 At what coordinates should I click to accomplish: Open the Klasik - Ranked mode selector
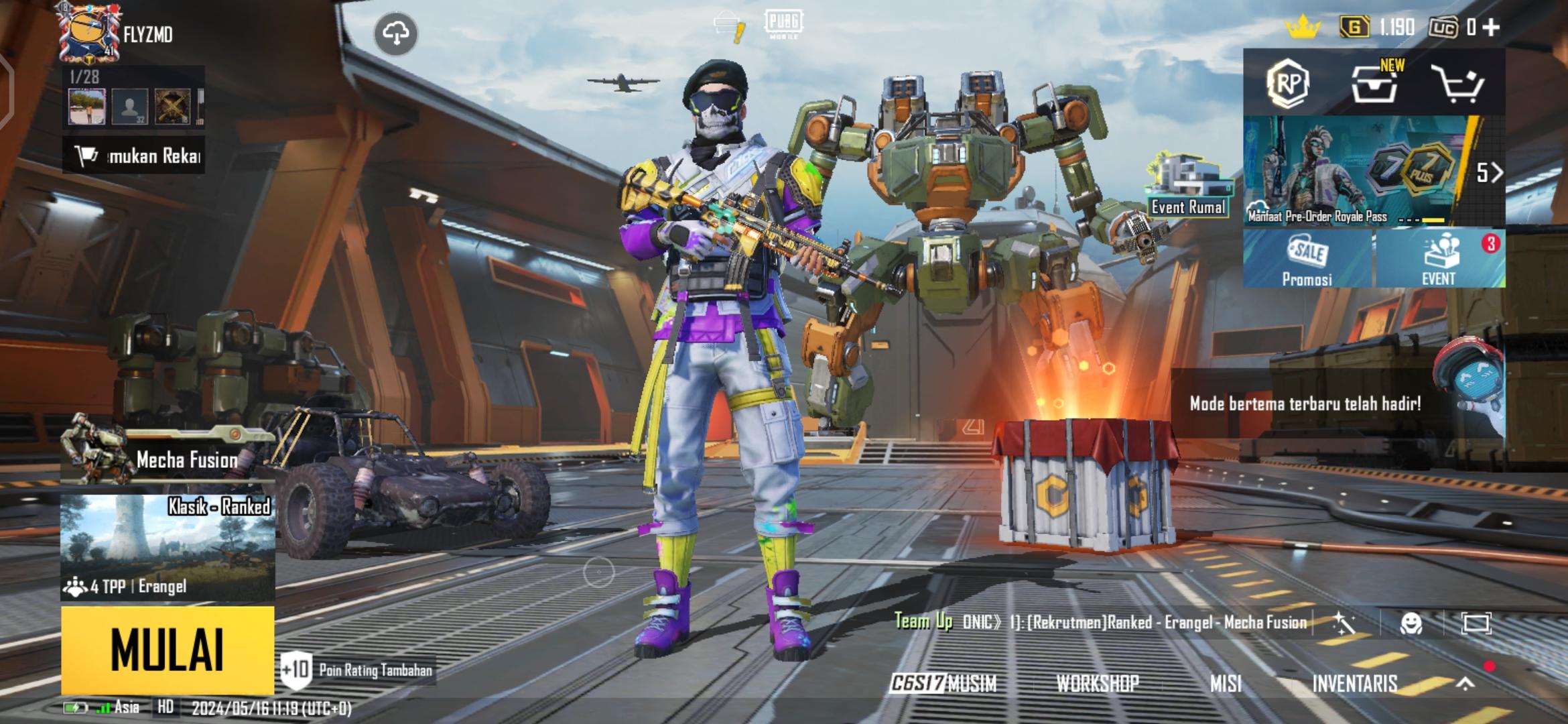(x=168, y=546)
